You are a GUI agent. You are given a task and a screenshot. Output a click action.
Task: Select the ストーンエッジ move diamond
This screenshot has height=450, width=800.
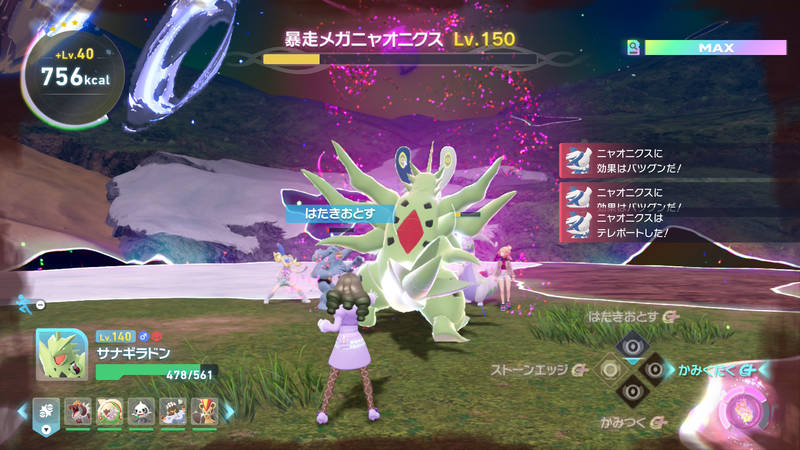coord(609,369)
